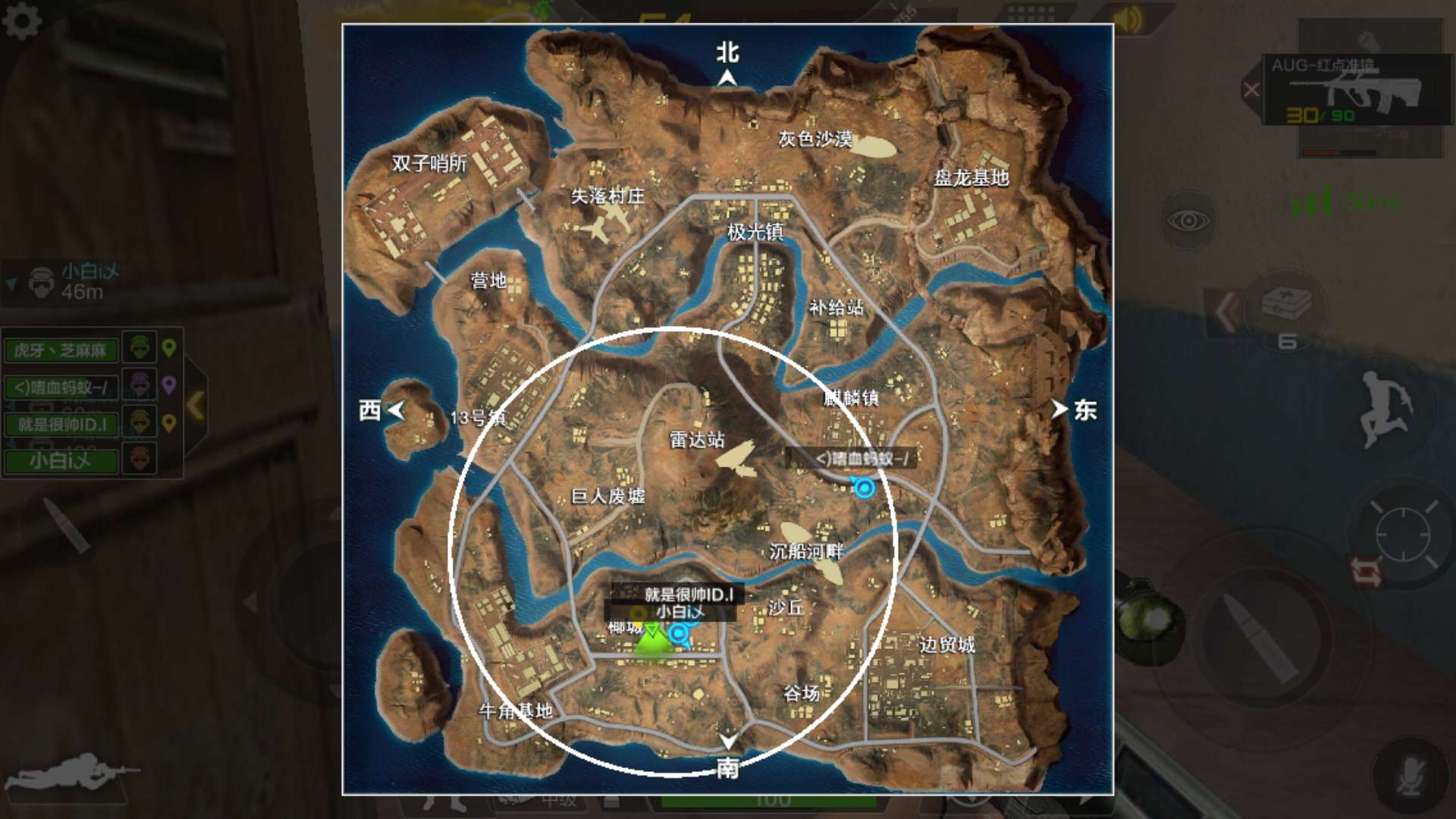Close the weapon panel X button
1456x819 pixels.
(1251, 89)
